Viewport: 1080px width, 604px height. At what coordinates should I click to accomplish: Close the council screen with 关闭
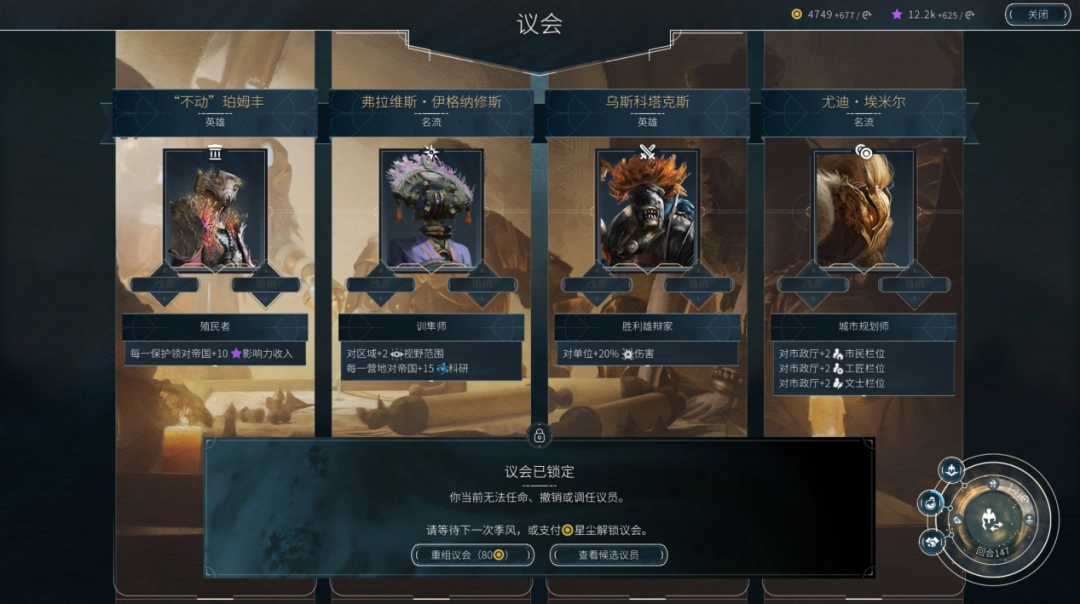1038,14
